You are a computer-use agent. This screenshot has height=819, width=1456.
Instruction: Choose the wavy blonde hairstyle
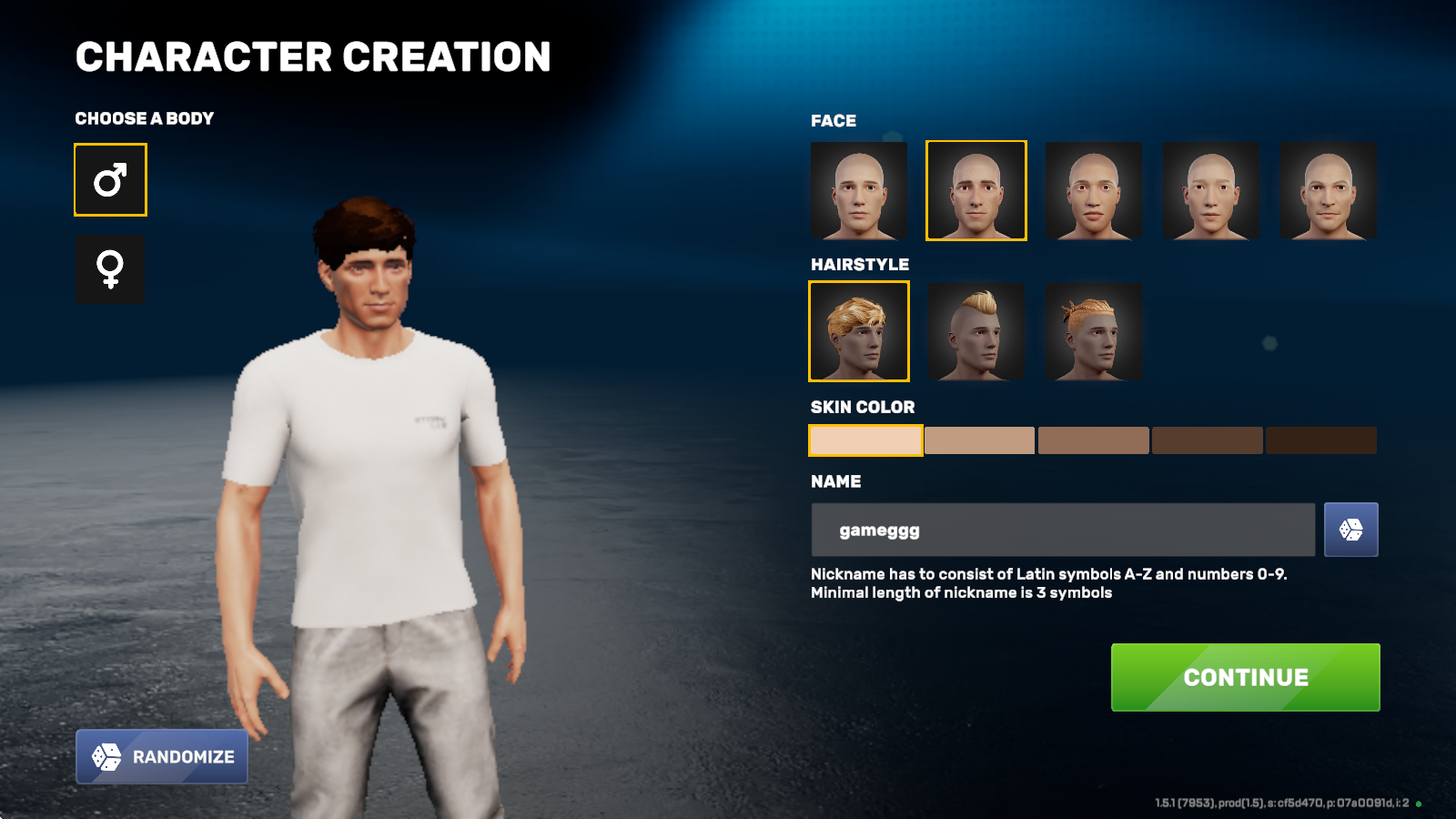click(859, 331)
